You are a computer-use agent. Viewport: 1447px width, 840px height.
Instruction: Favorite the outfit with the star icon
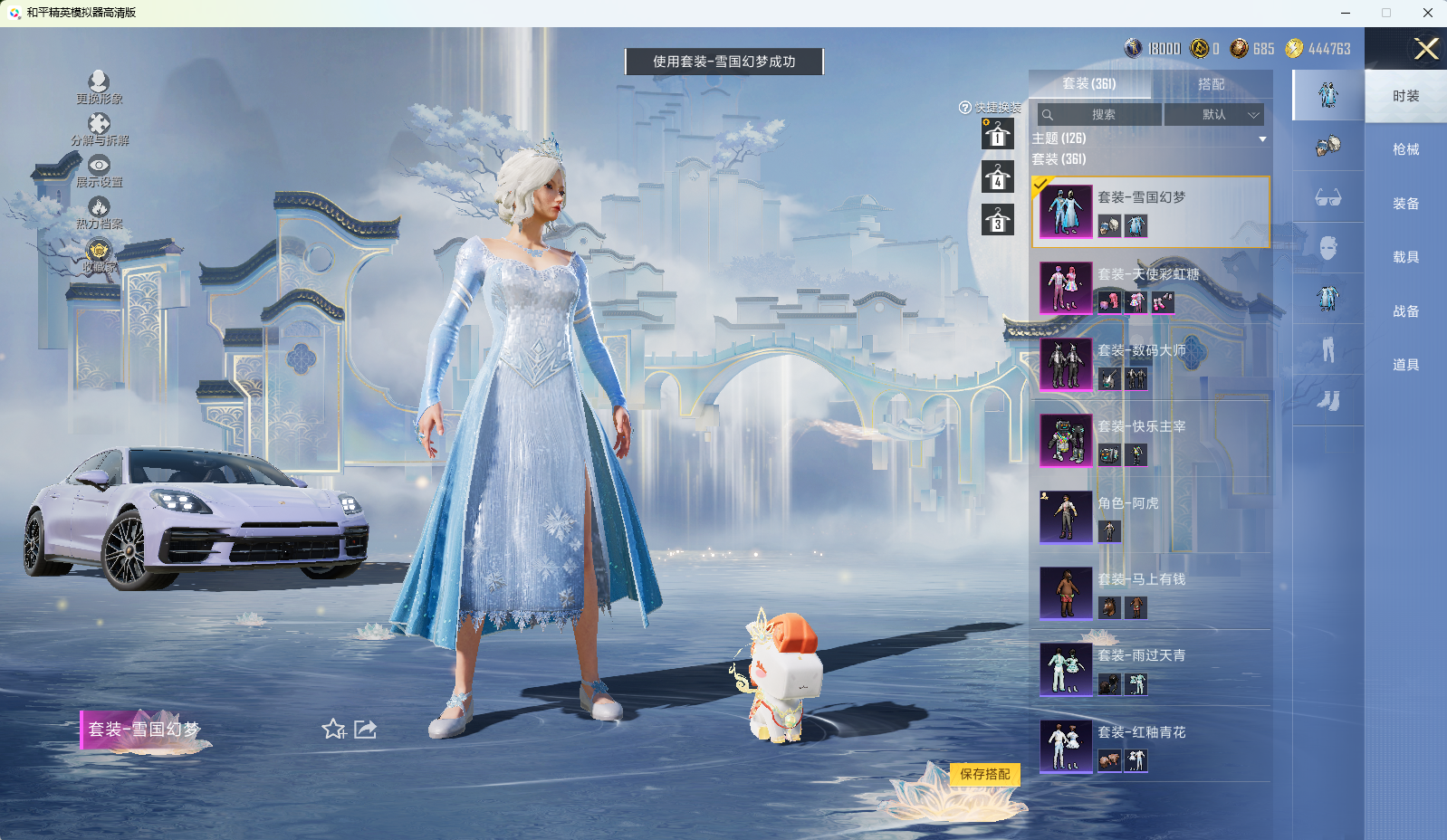pyautogui.click(x=333, y=730)
